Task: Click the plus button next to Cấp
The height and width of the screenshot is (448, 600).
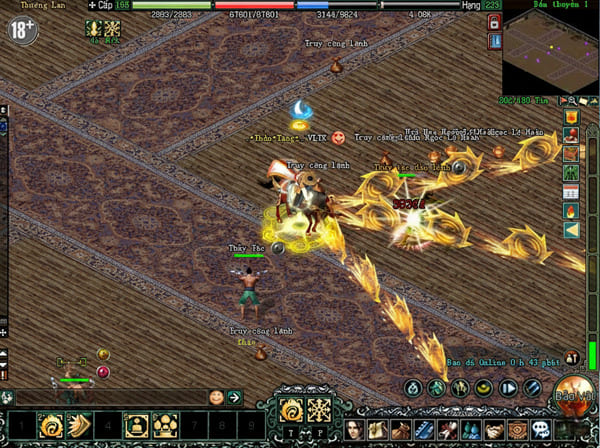Action: pos(93,5)
